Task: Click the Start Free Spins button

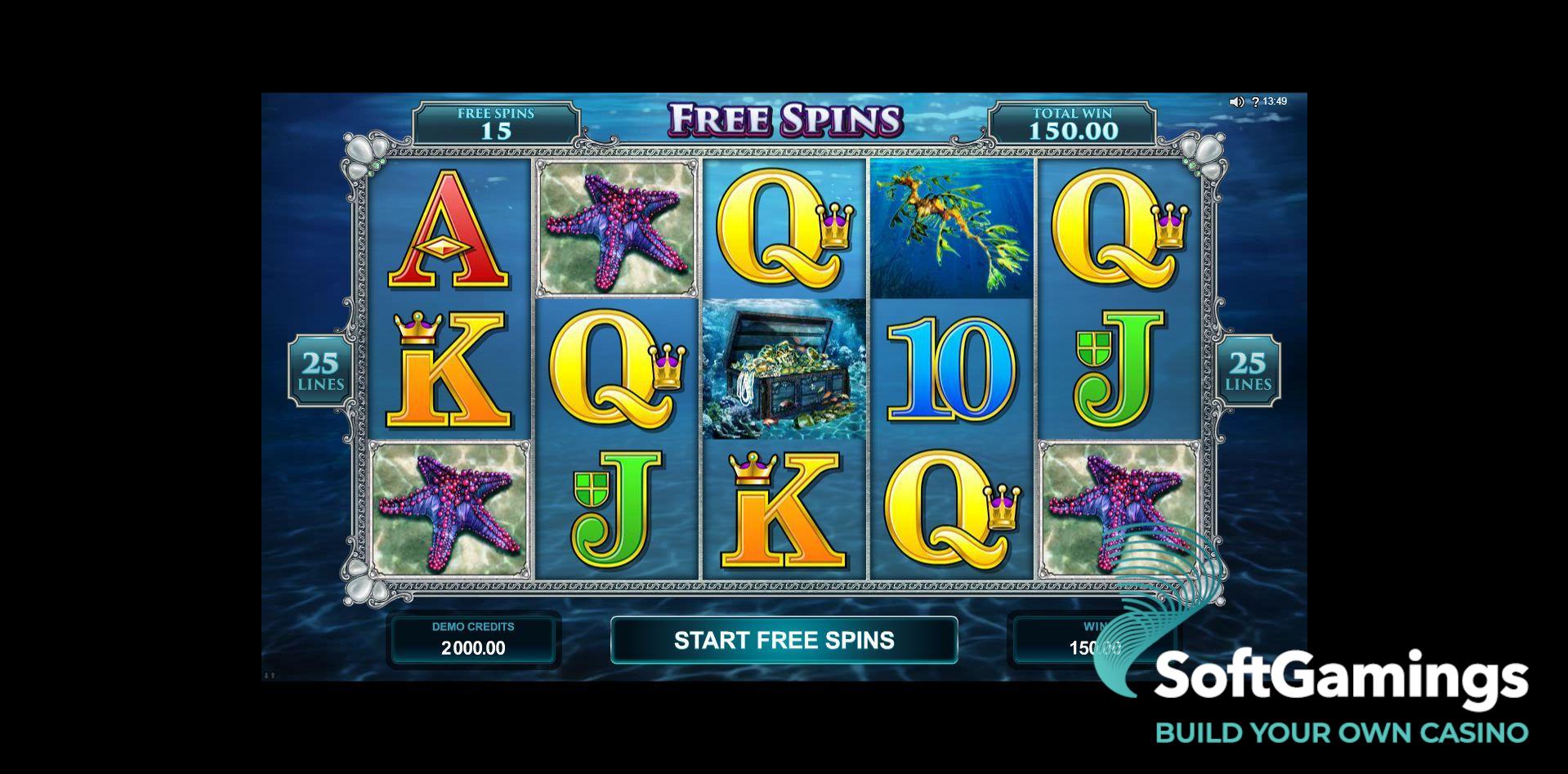Action: click(x=784, y=640)
